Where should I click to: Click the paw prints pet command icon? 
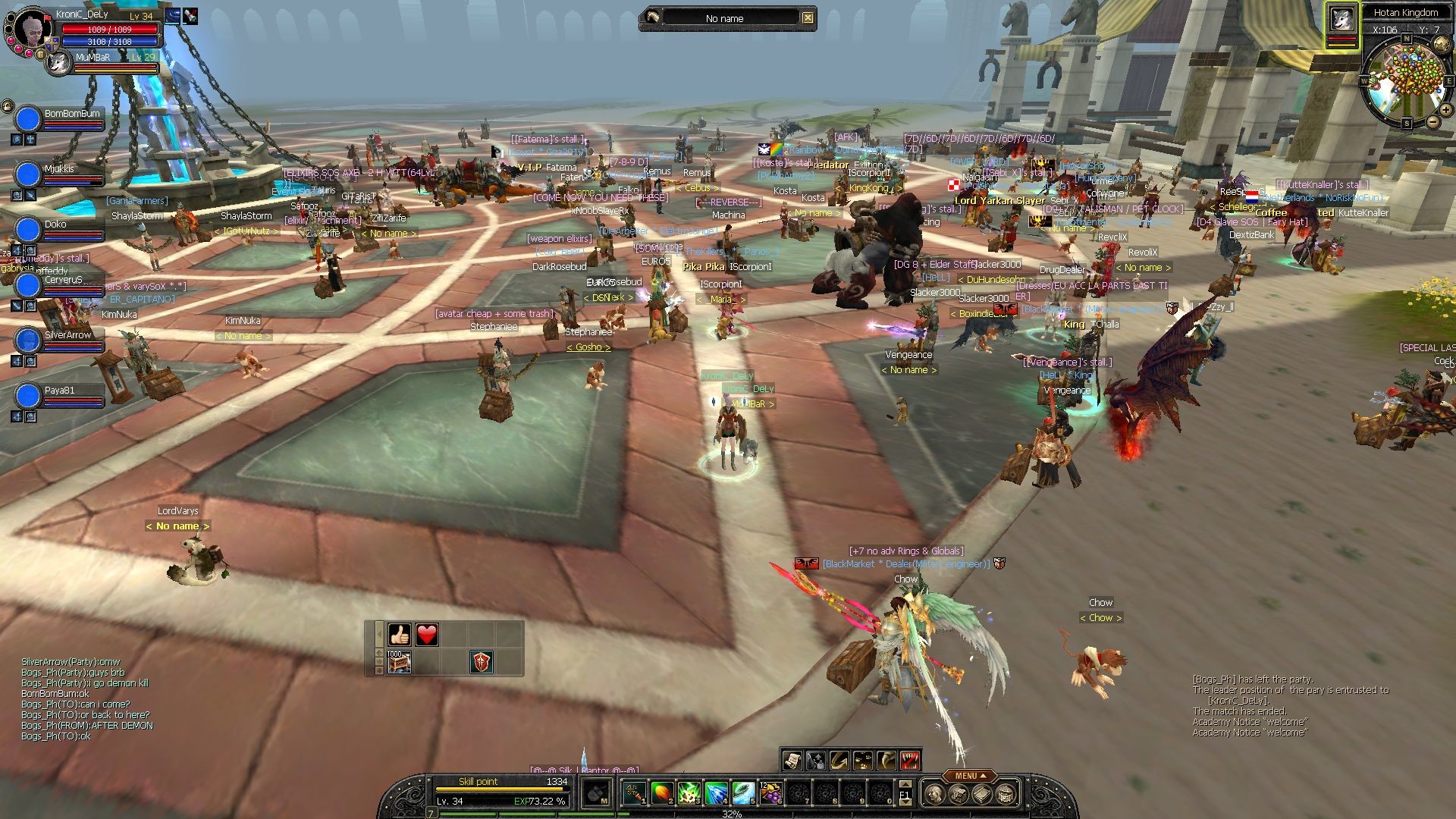863,760
